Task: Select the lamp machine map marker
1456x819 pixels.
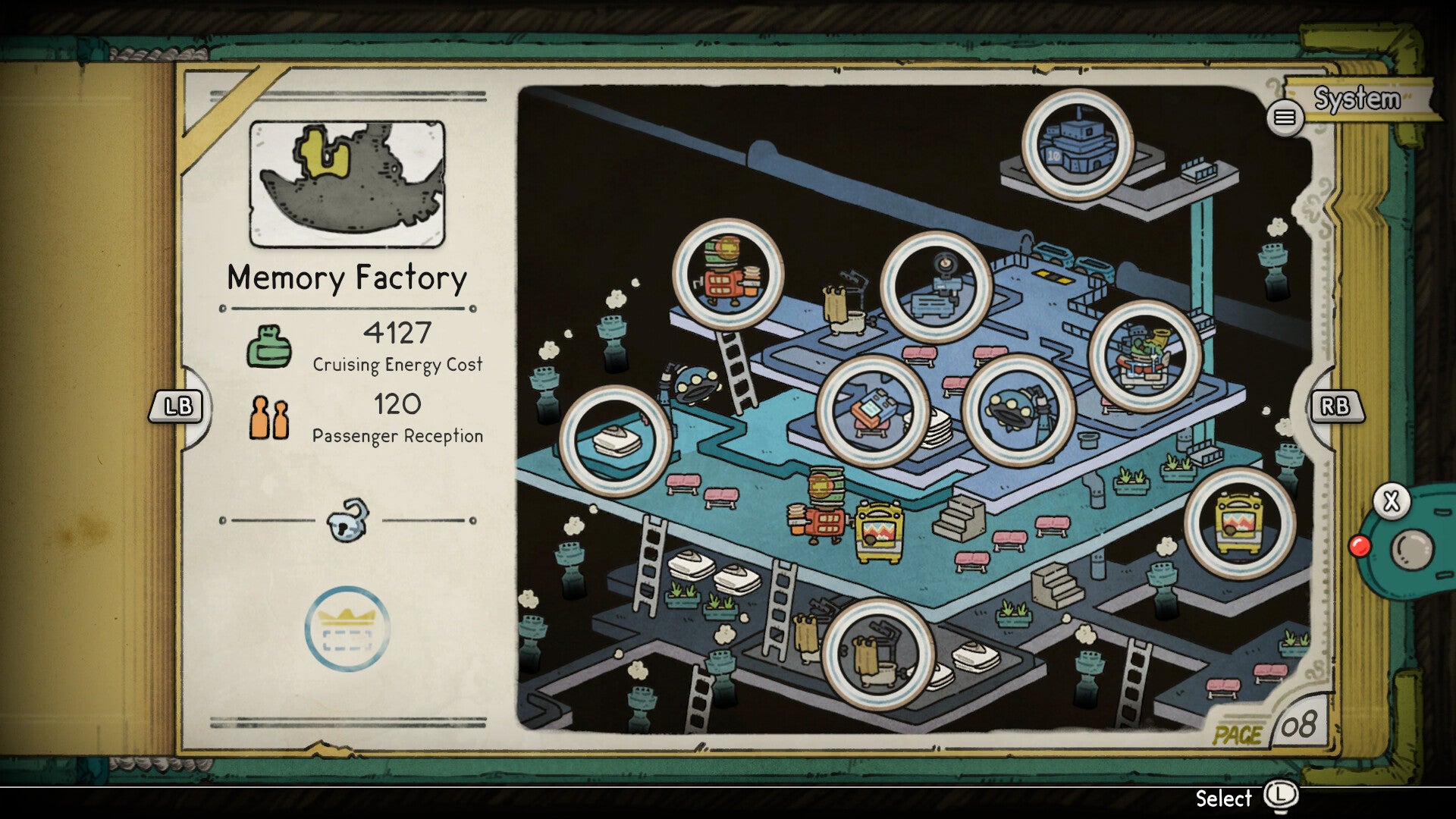Action: click(x=936, y=287)
